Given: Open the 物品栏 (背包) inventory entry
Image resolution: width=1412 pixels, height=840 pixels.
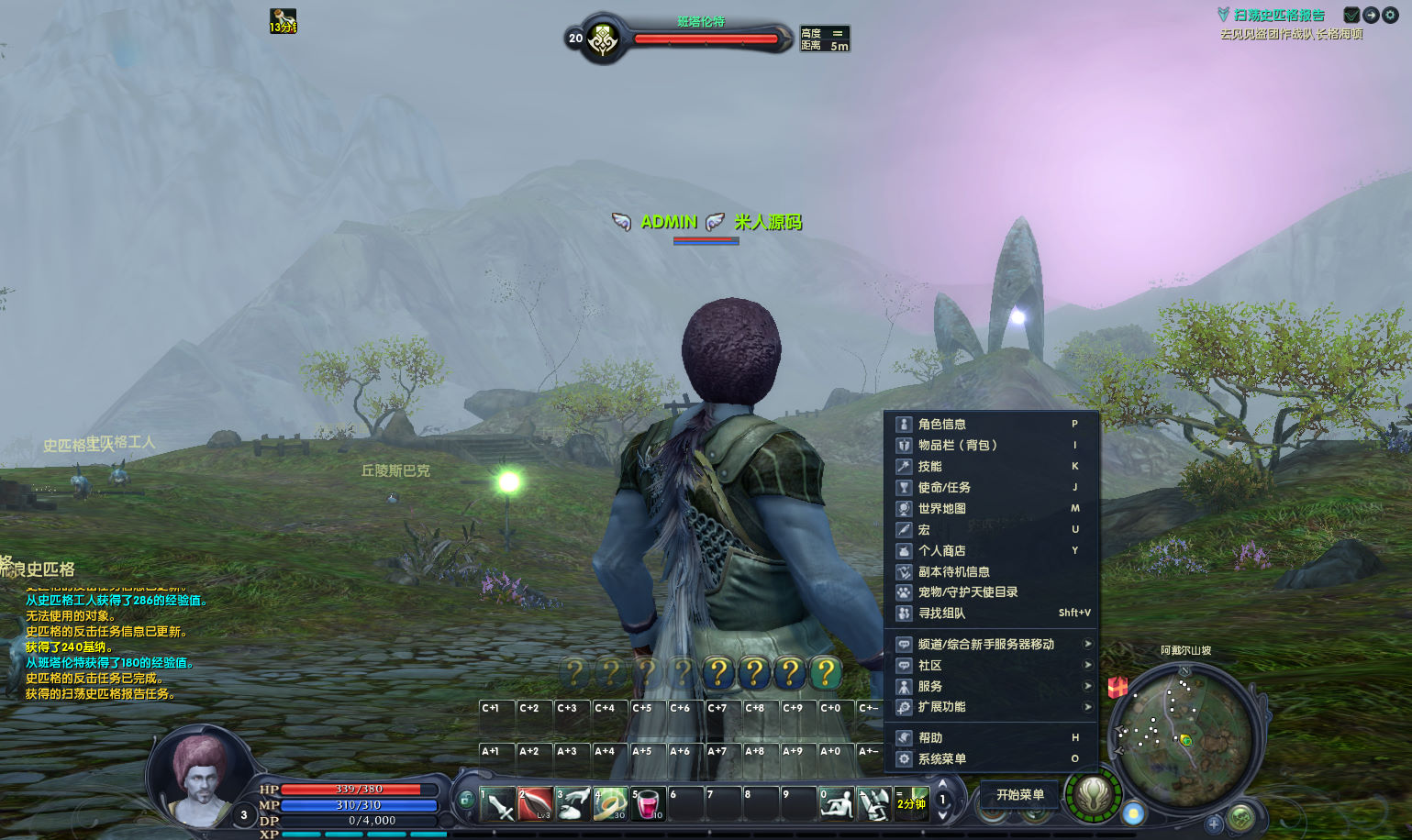Looking at the screenshot, I should pos(957,446).
